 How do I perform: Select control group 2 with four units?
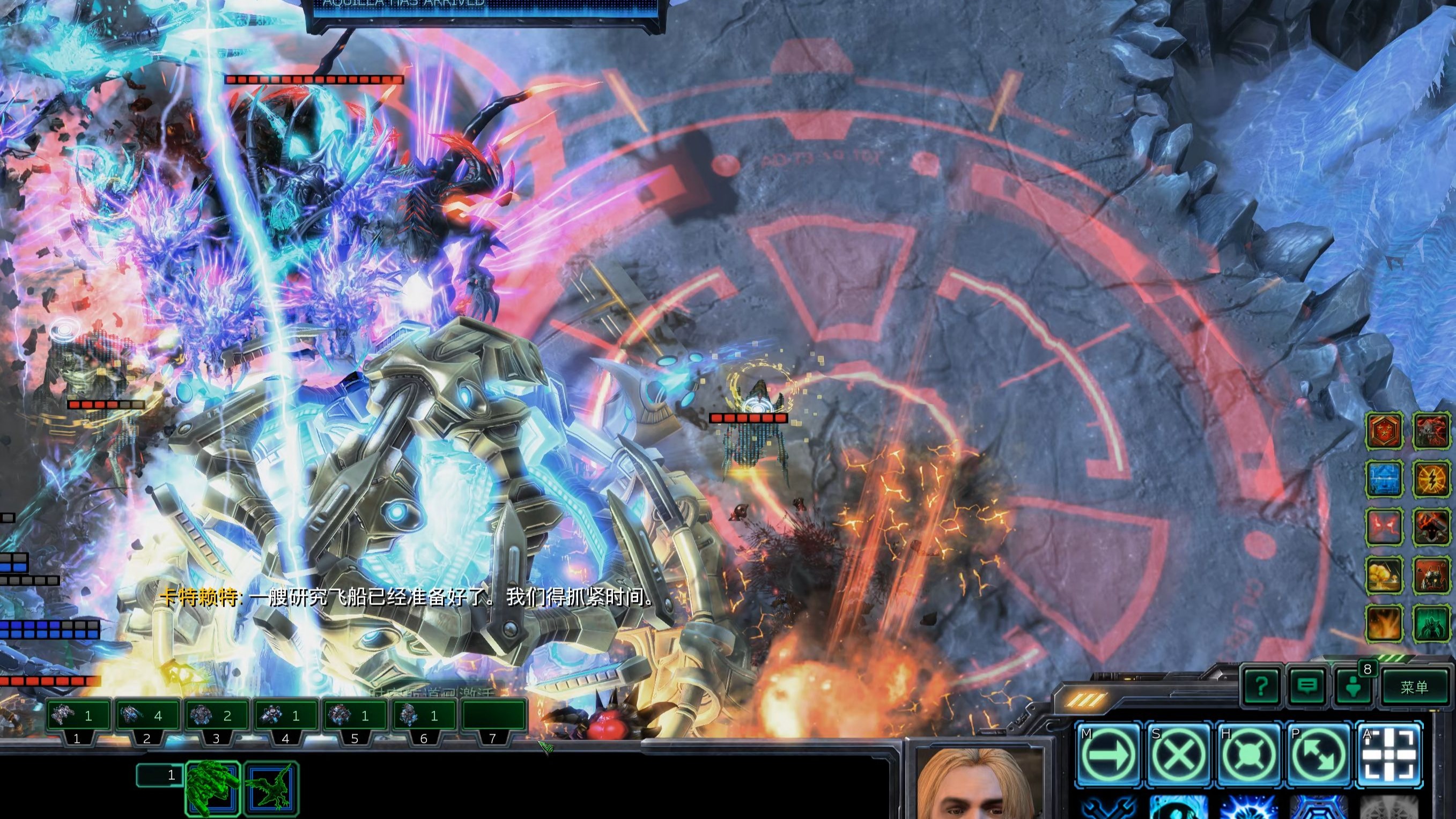146,717
